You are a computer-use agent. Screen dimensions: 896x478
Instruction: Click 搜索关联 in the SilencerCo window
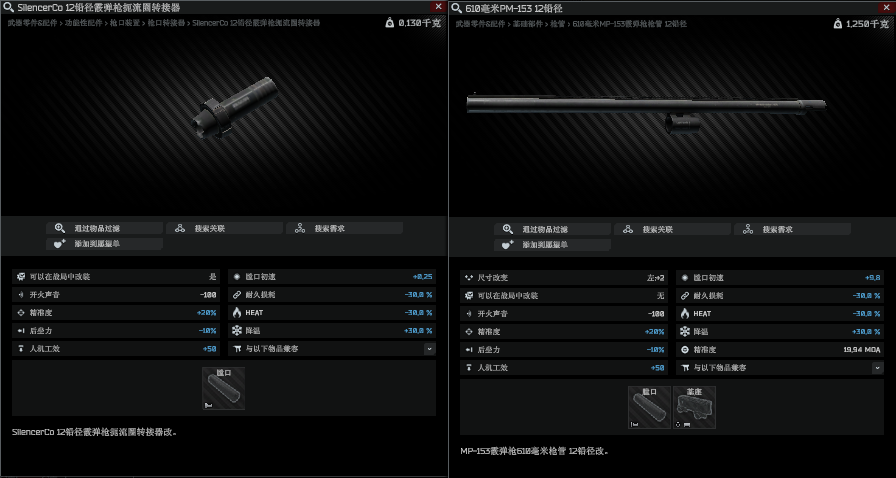coord(224,228)
